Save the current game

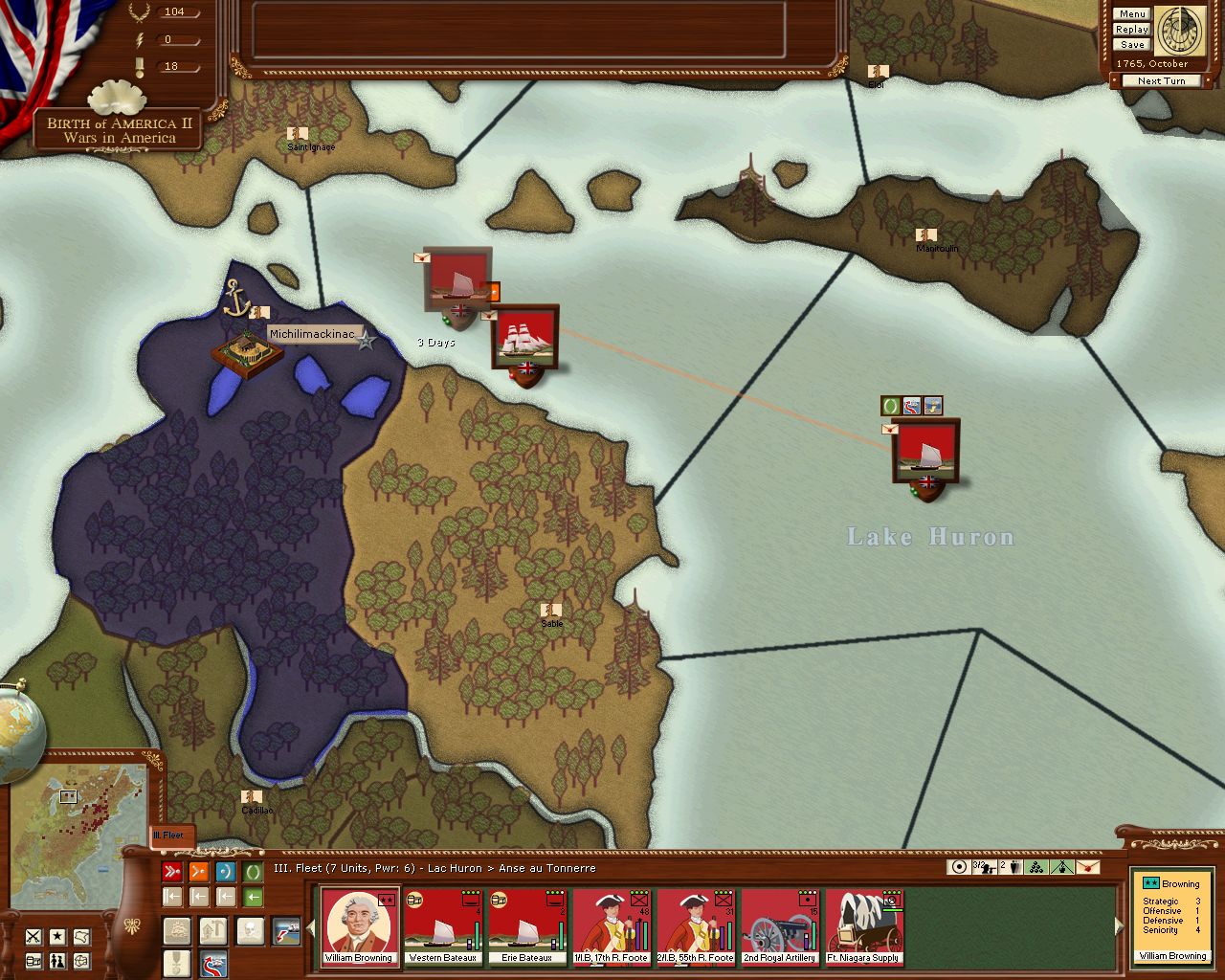click(x=1131, y=45)
